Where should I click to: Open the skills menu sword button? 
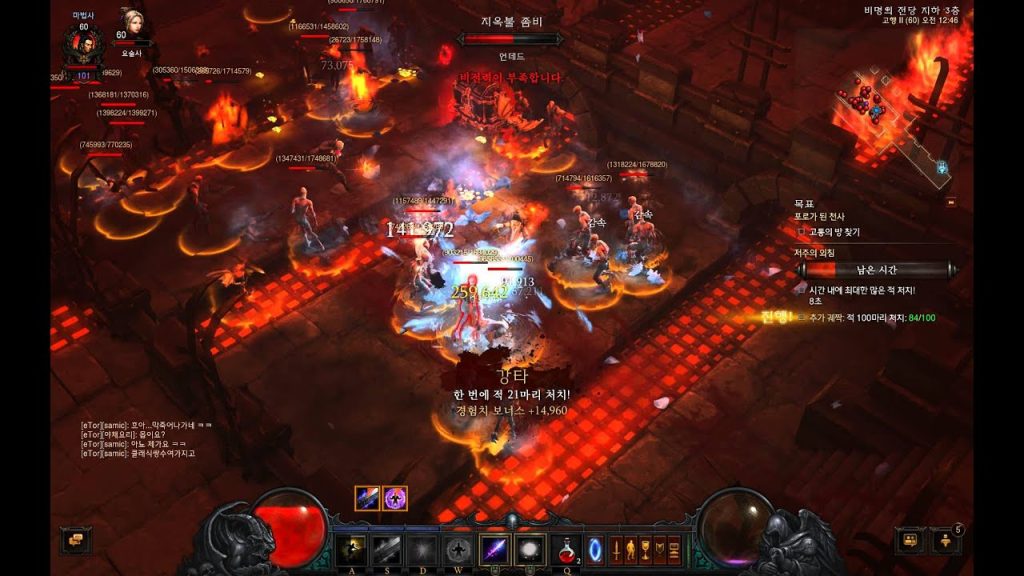616,549
